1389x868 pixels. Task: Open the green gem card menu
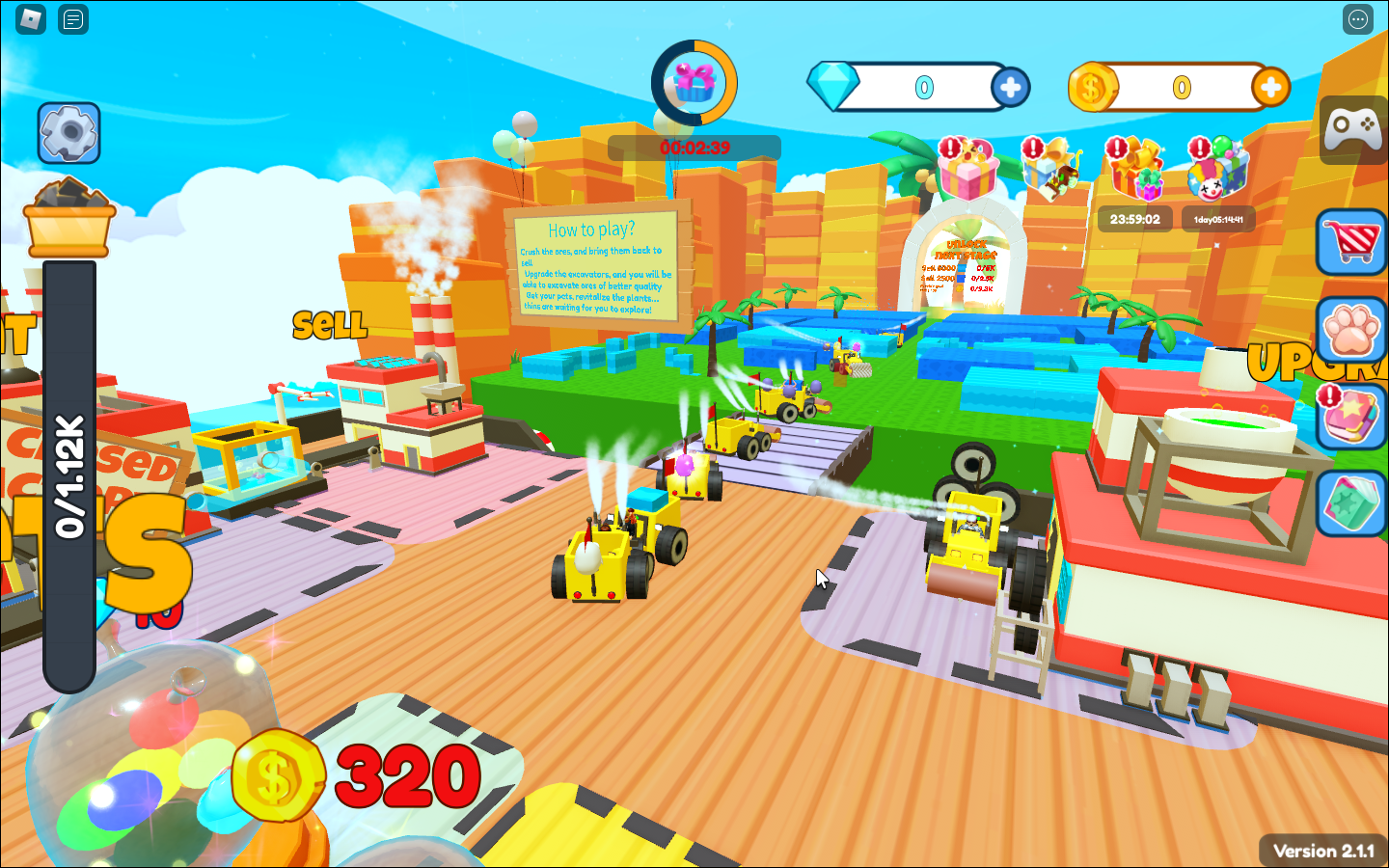click(x=1352, y=503)
